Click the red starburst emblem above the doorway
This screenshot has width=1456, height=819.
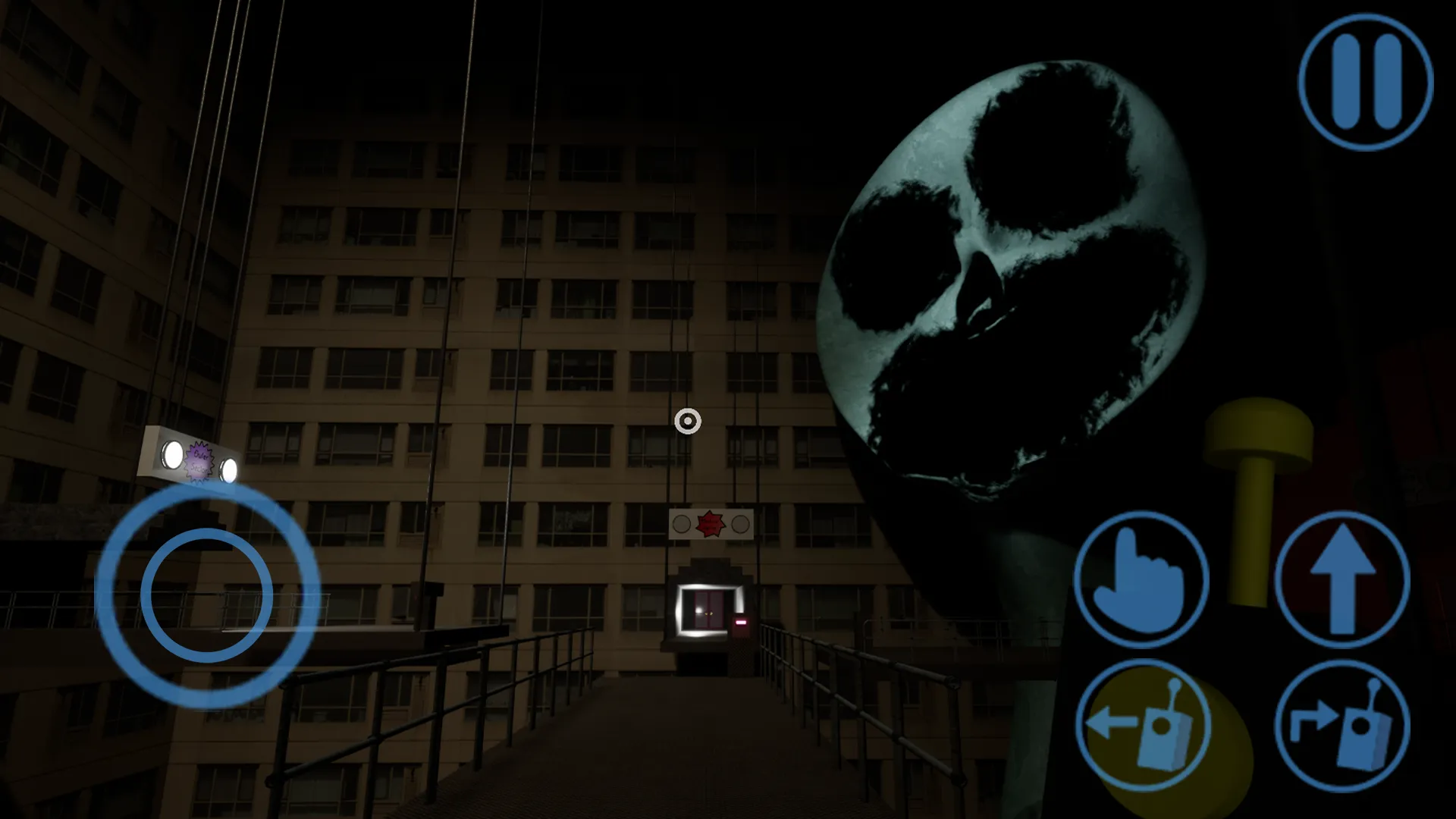click(709, 522)
